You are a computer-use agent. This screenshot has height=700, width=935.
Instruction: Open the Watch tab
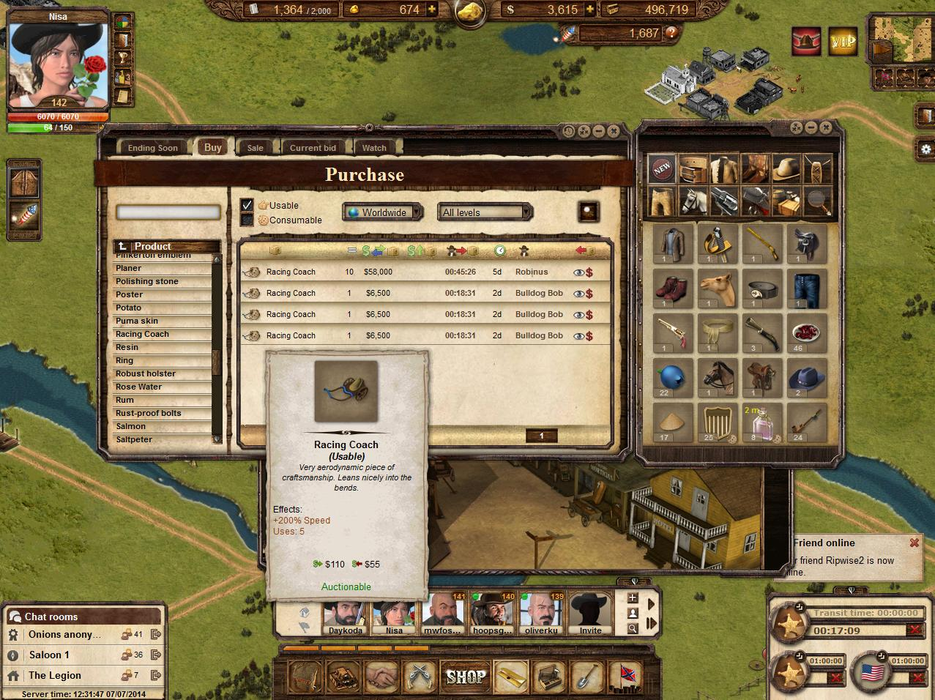pyautogui.click(x=374, y=148)
